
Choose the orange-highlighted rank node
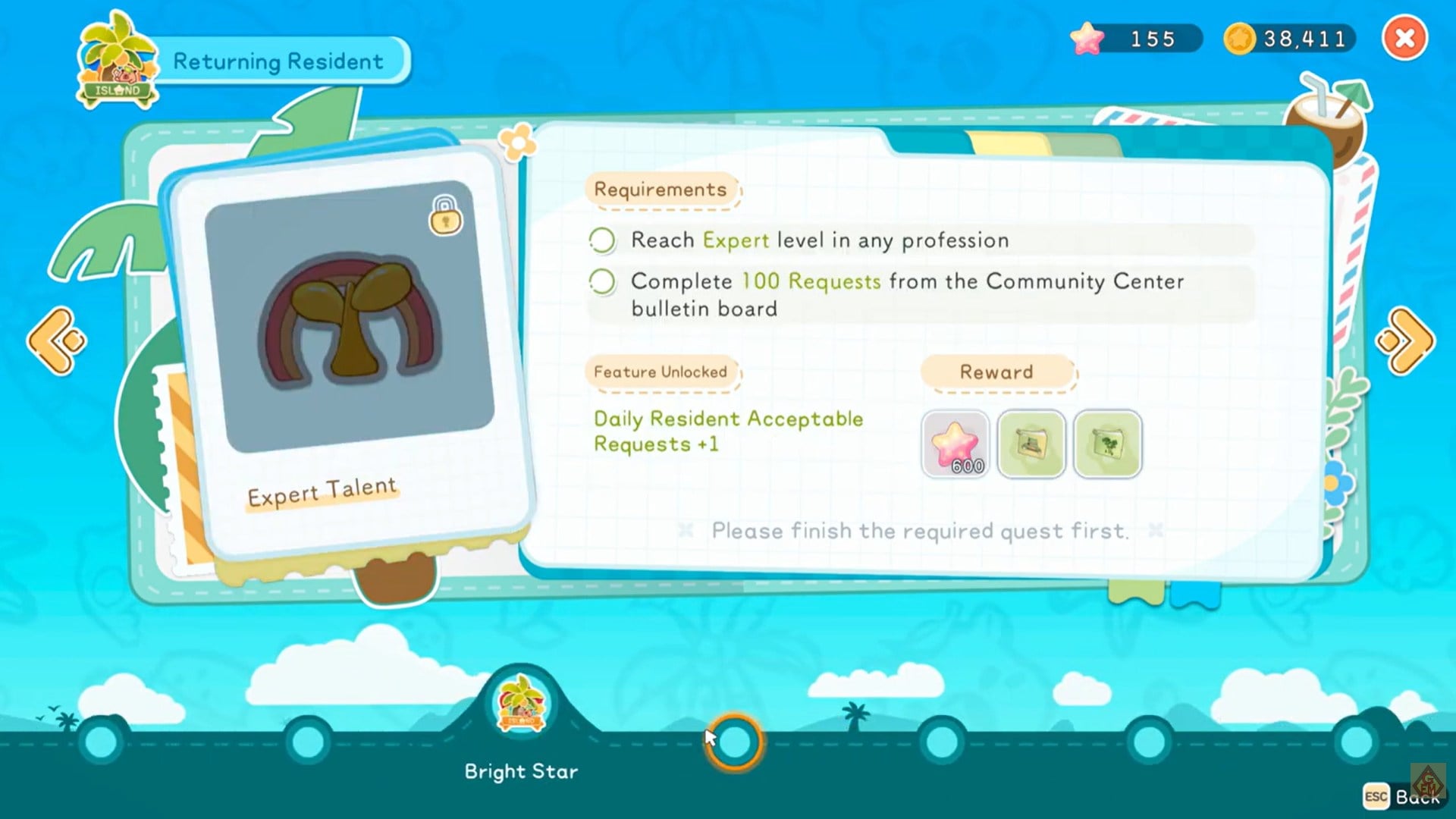[x=734, y=742]
